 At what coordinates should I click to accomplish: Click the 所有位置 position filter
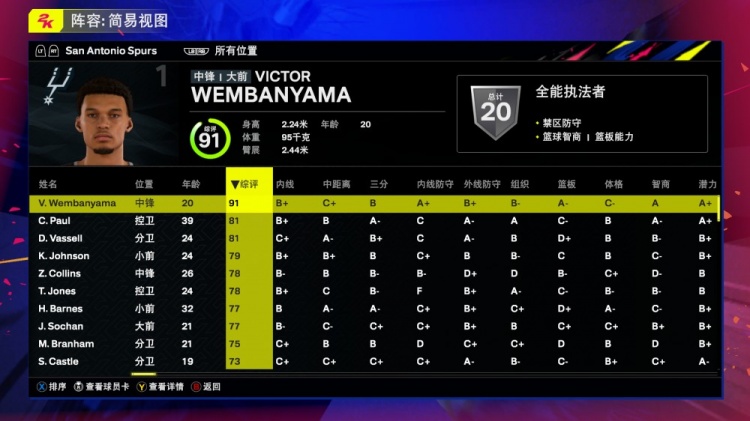pos(236,50)
